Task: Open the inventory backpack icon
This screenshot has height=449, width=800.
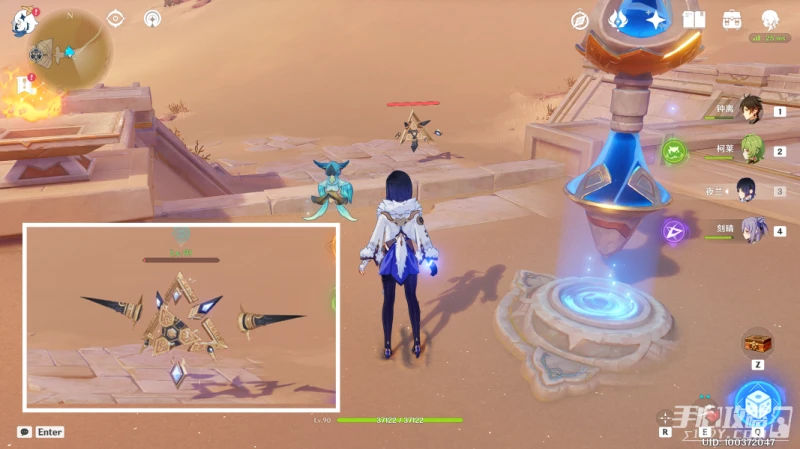Action: 732,19
